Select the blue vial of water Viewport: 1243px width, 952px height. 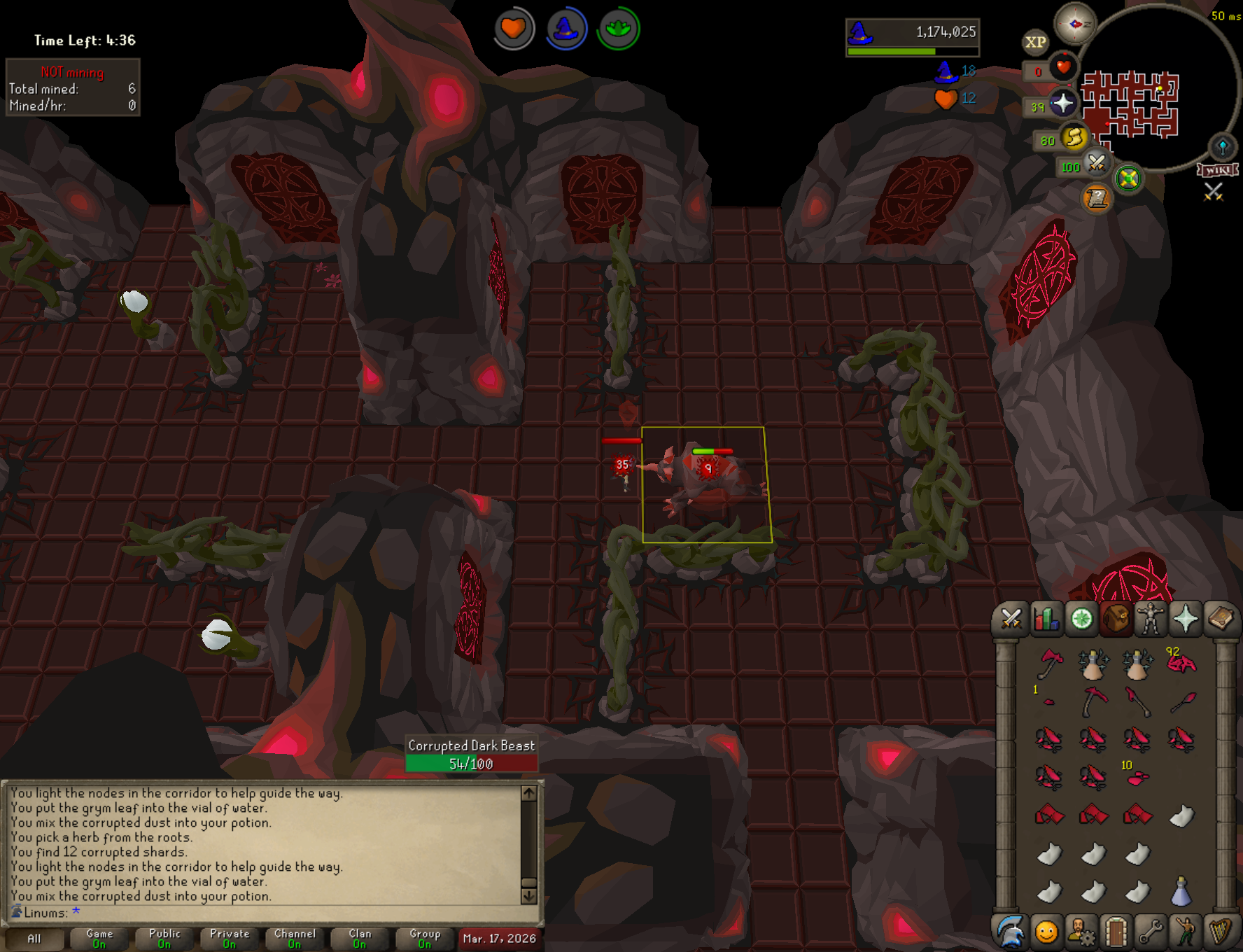click(x=1181, y=892)
